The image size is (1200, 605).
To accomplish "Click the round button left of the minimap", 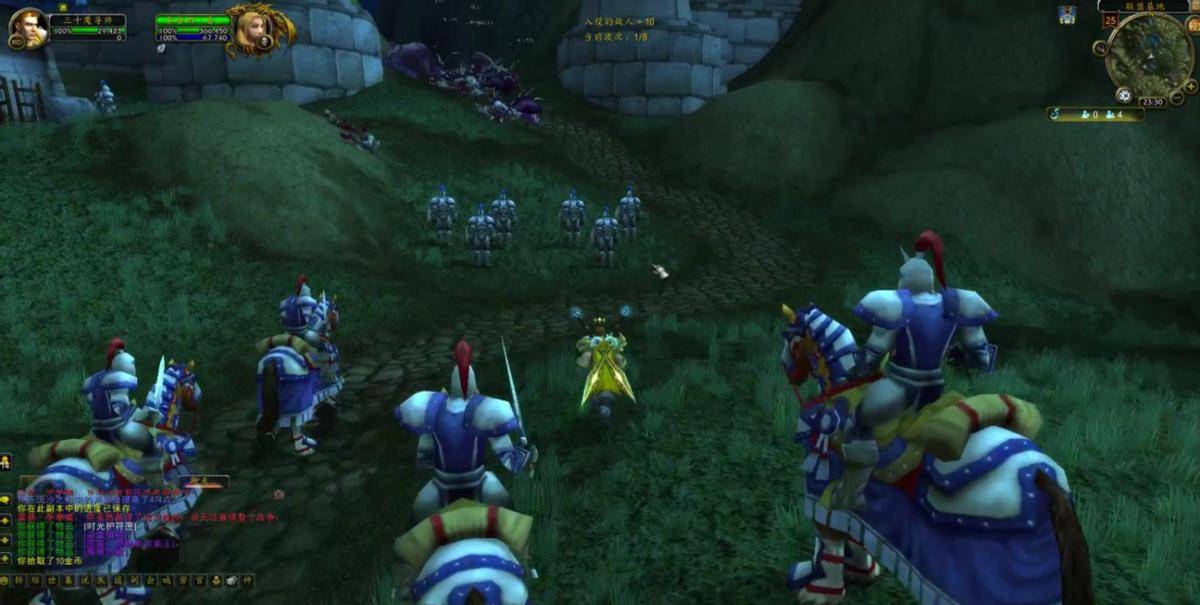I will point(1101,47).
